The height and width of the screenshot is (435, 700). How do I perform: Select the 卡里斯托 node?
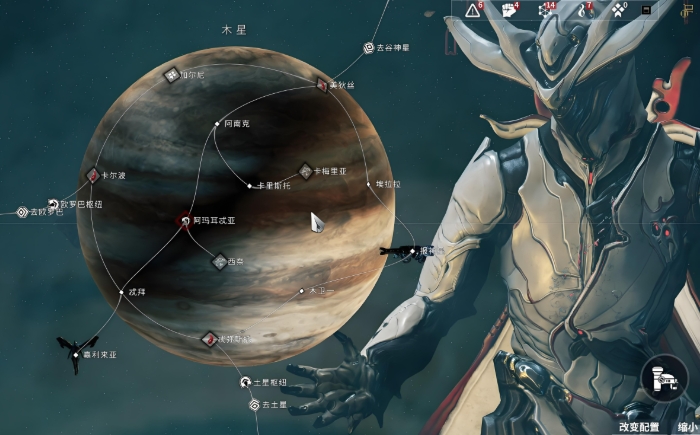click(249, 186)
